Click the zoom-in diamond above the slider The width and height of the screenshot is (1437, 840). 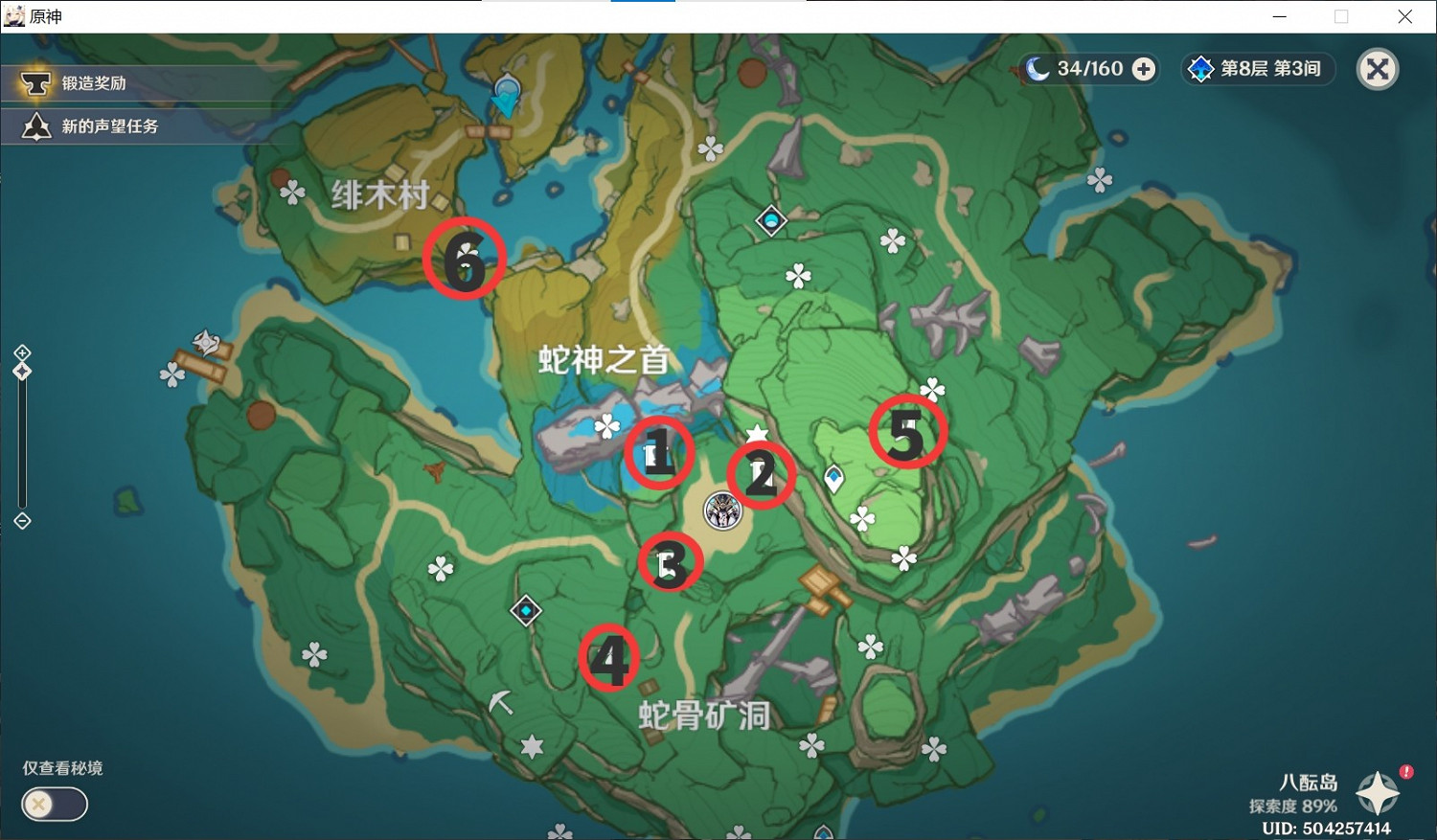pyautogui.click(x=22, y=352)
